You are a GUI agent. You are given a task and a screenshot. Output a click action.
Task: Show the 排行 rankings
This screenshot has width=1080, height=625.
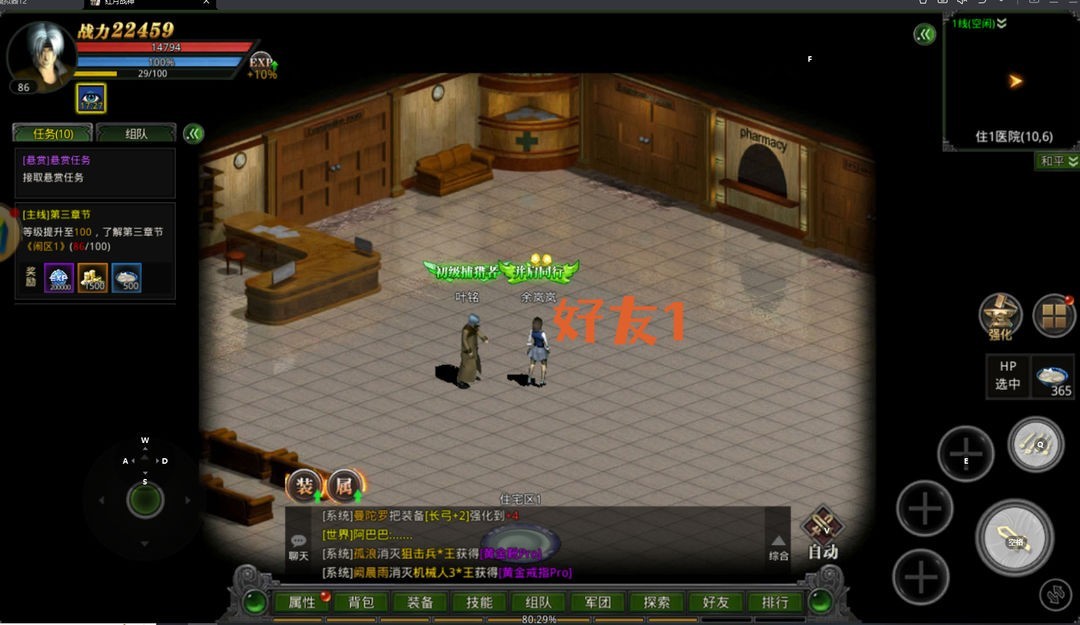[x=775, y=602]
